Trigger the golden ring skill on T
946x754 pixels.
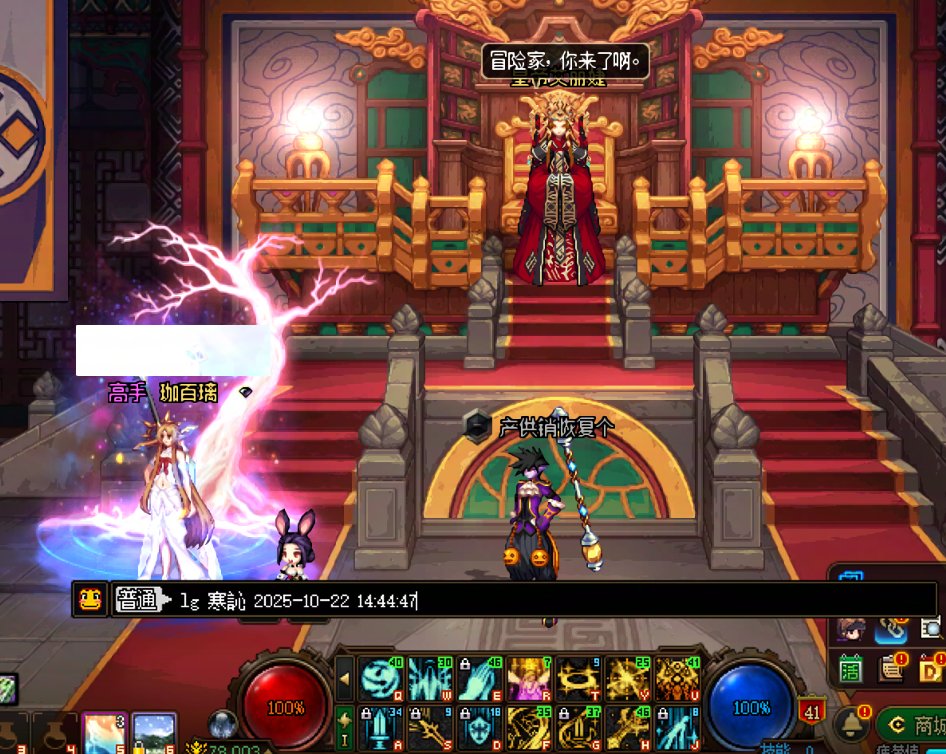(x=577, y=679)
